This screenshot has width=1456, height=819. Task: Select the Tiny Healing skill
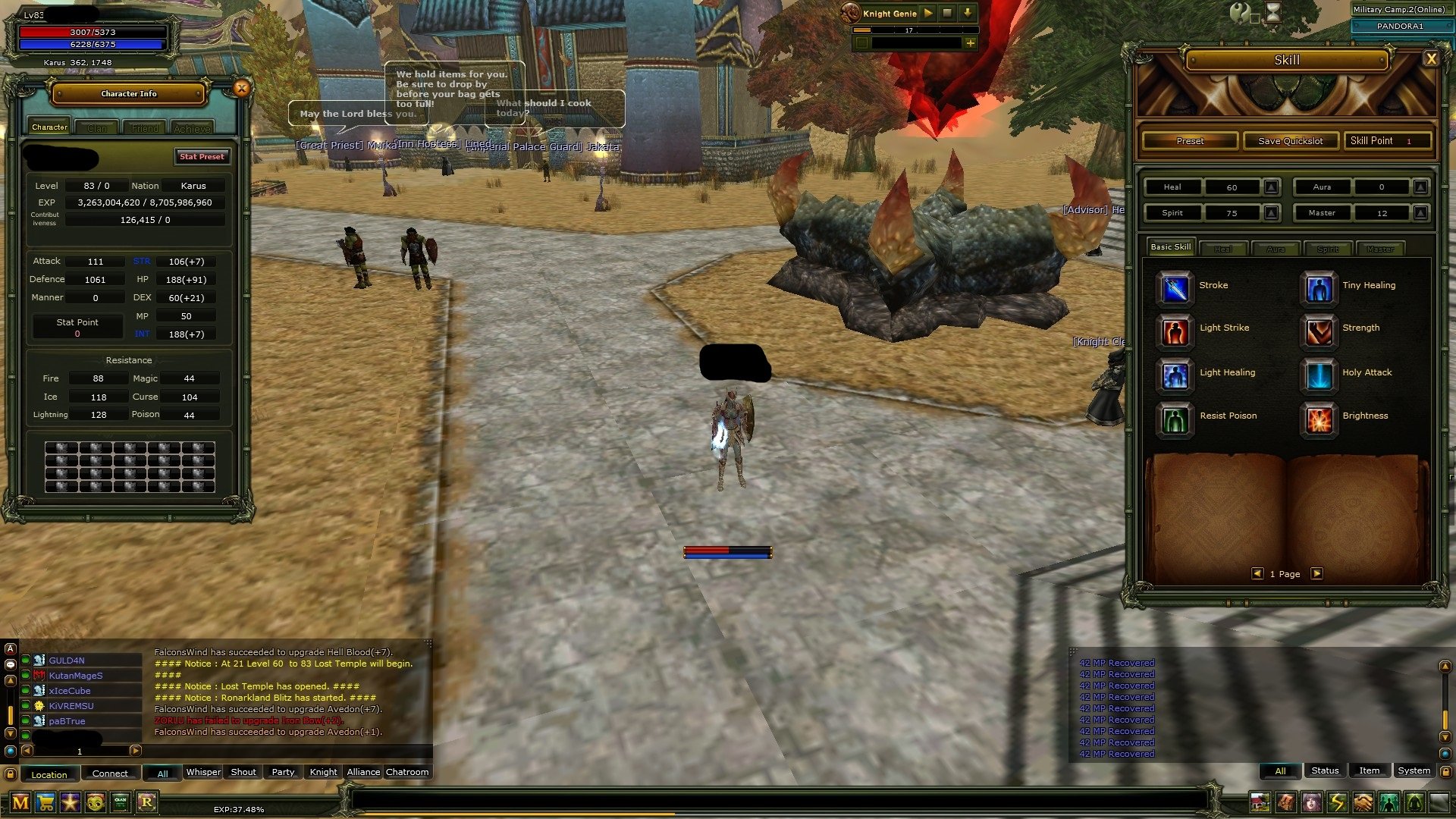point(1319,289)
